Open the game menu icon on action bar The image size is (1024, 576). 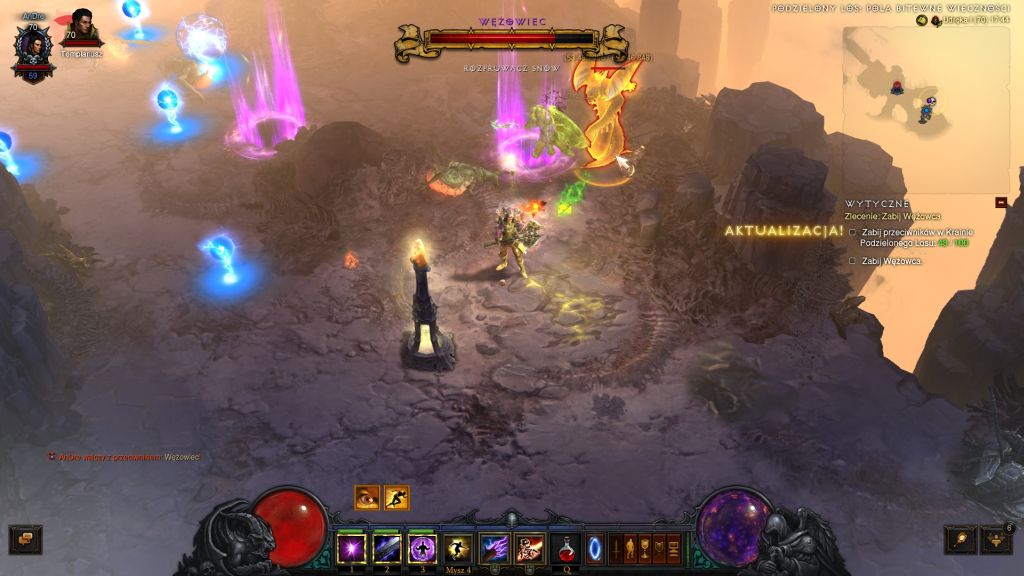click(673, 549)
